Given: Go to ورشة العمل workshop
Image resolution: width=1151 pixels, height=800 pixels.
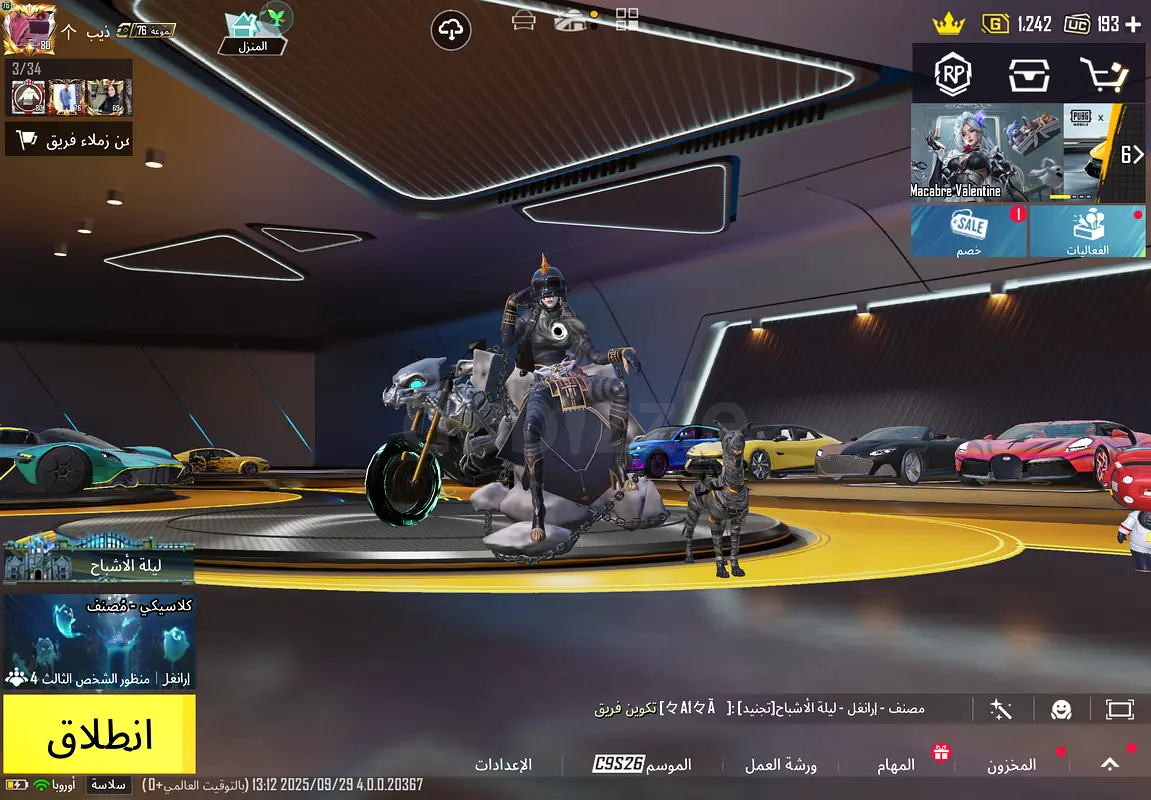Looking at the screenshot, I should pos(780,765).
